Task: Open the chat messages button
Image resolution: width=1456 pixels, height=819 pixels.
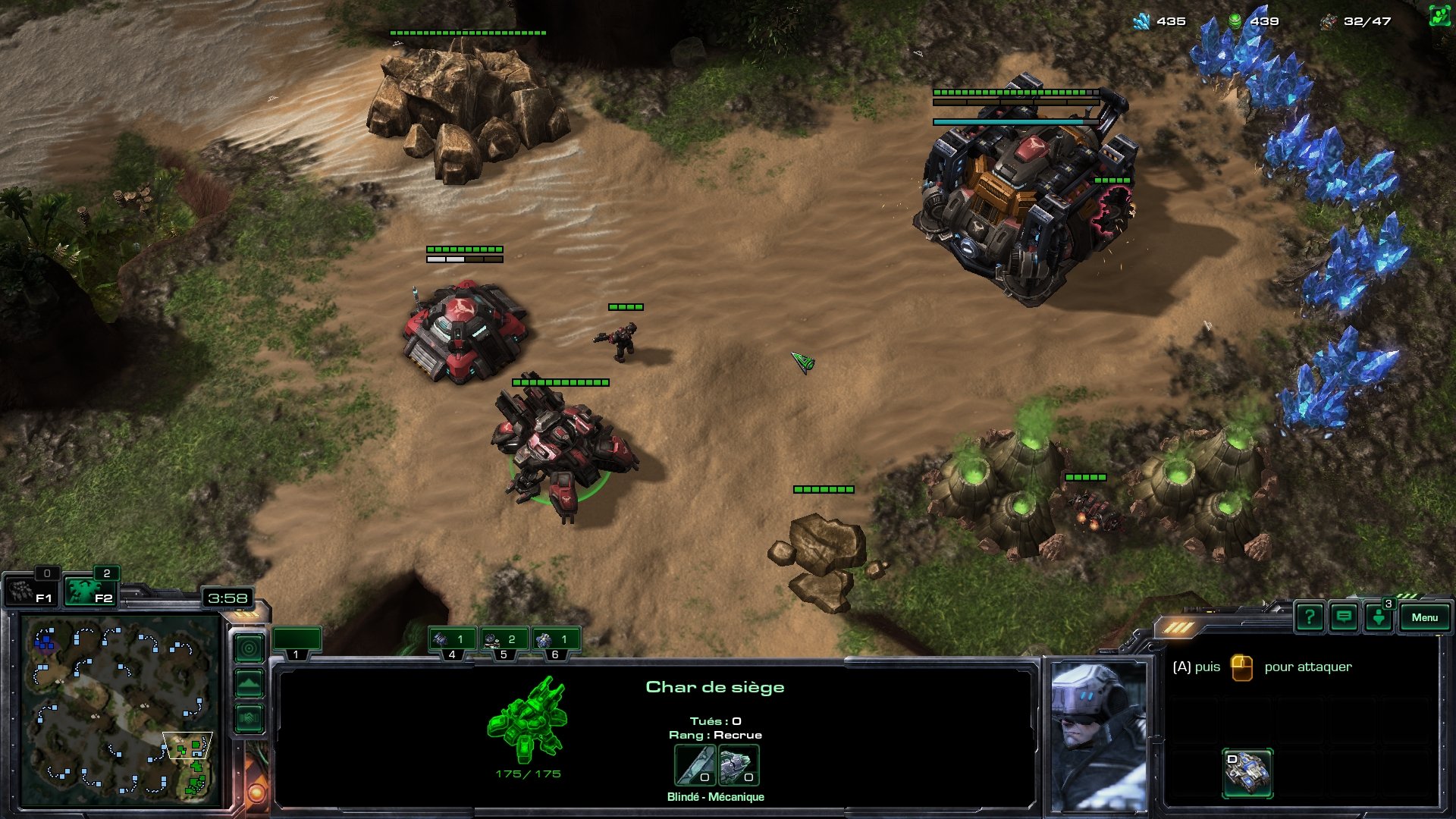Action: [1344, 617]
